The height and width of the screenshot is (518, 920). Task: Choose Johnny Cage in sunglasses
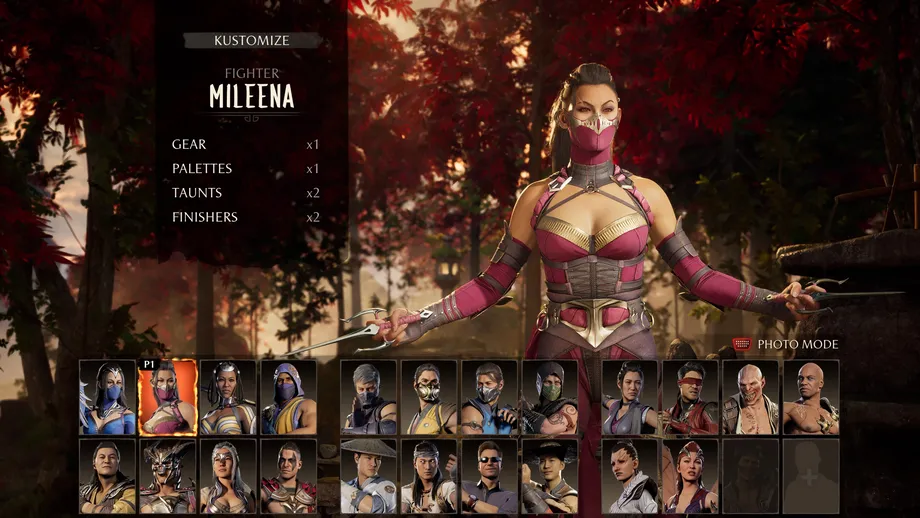click(x=489, y=476)
